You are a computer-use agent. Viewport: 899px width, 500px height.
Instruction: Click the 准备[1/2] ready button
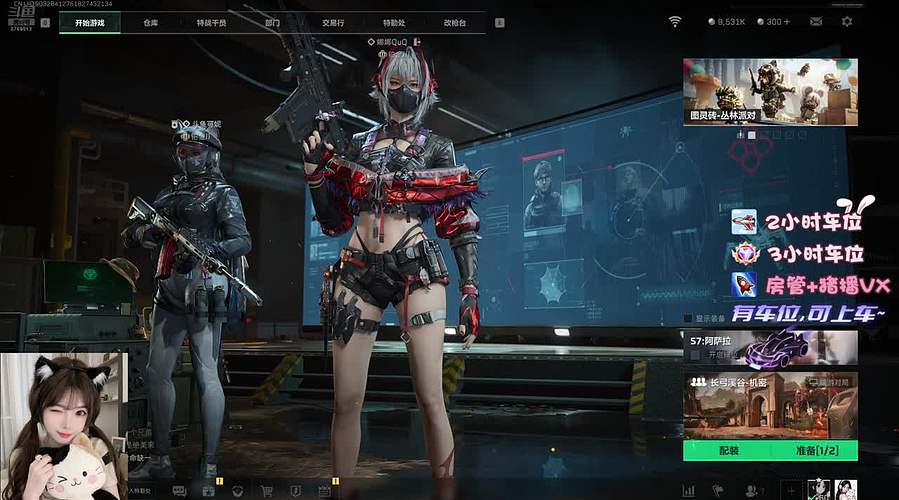(x=814, y=451)
